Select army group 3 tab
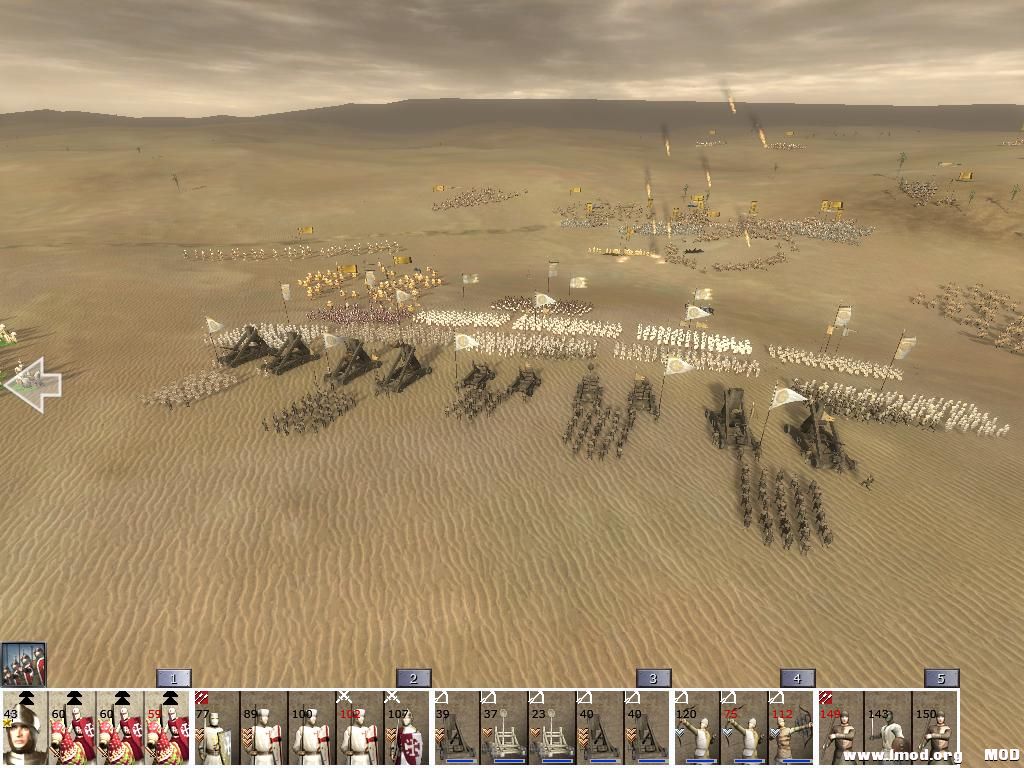This screenshot has width=1024, height=768. click(653, 678)
